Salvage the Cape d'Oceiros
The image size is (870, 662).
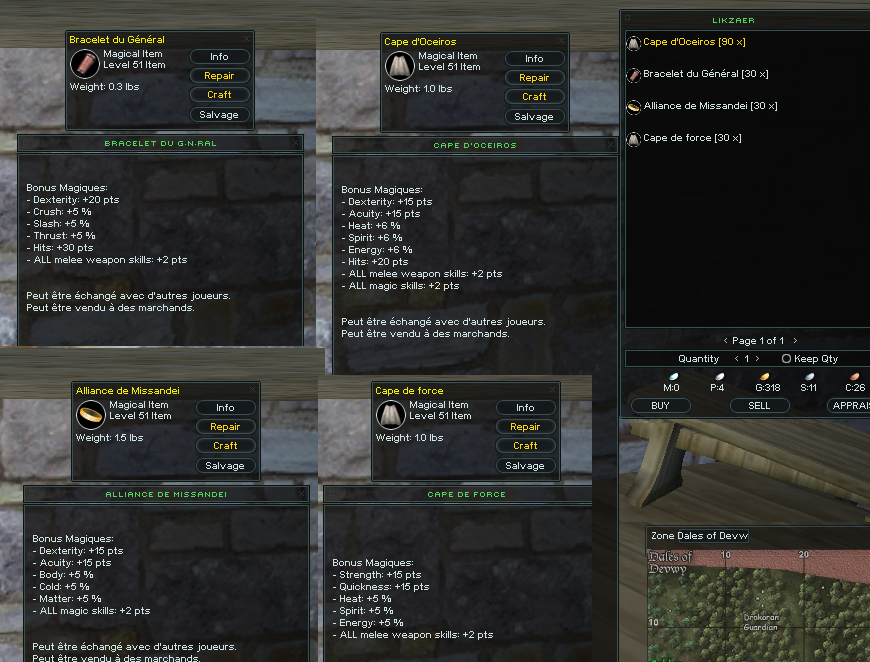pos(534,116)
